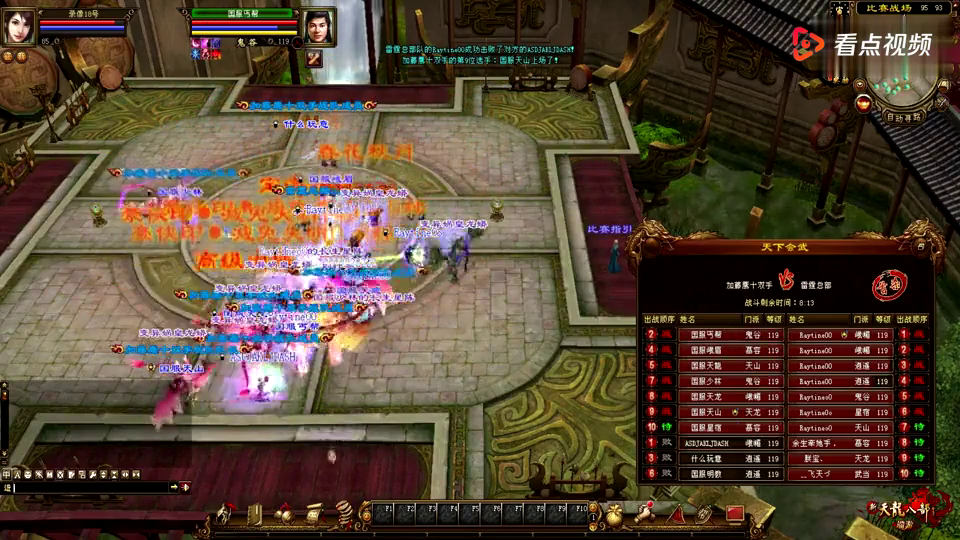Select the 国服丐帮 row in the scoreboard

pyautogui.click(x=713, y=335)
